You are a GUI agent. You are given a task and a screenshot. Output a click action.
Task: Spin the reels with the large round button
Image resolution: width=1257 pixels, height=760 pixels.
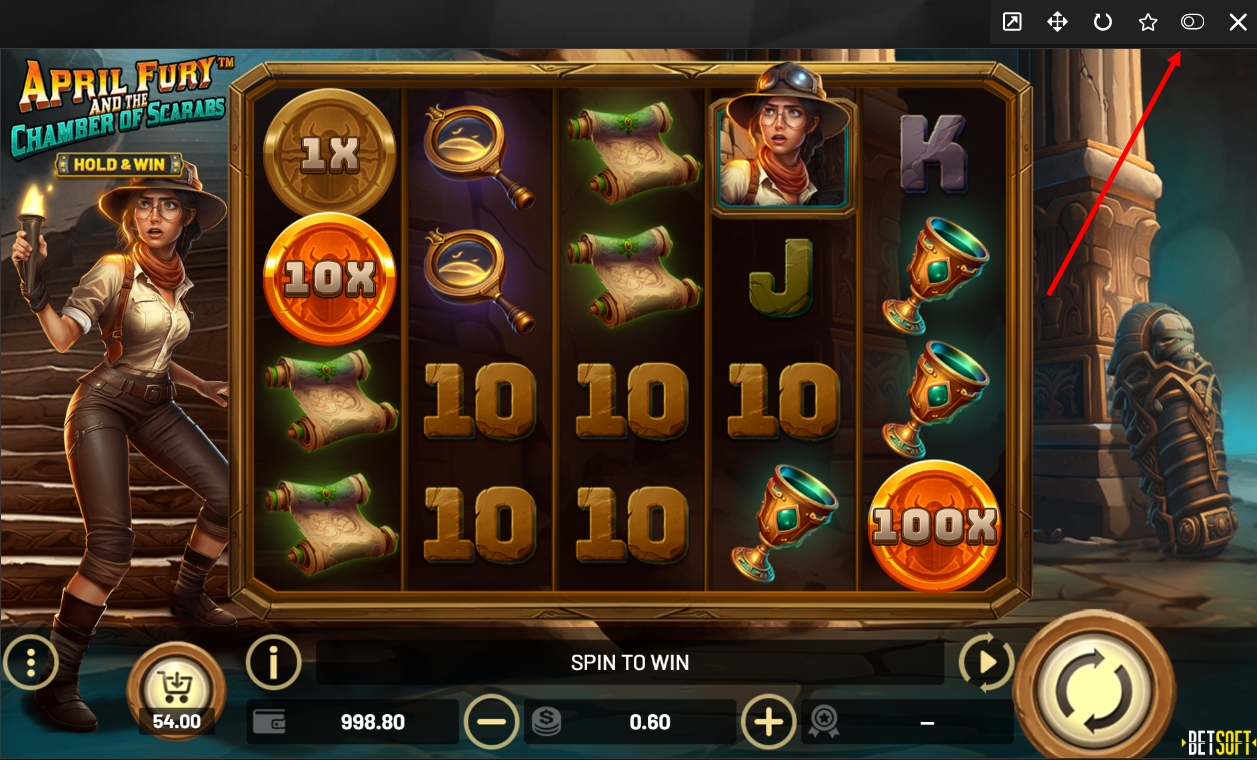point(1094,690)
